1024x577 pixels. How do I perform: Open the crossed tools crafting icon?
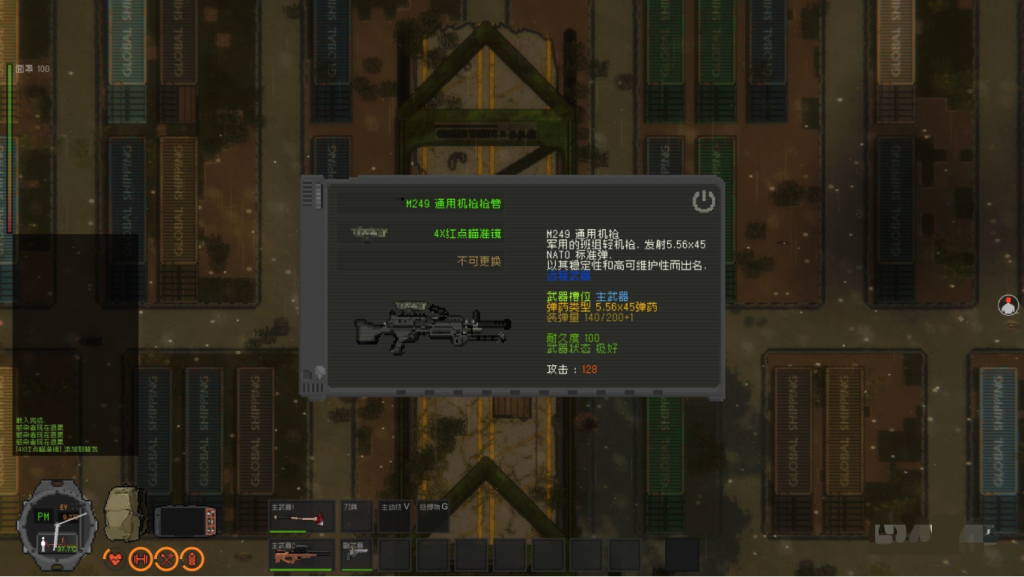coord(166,558)
